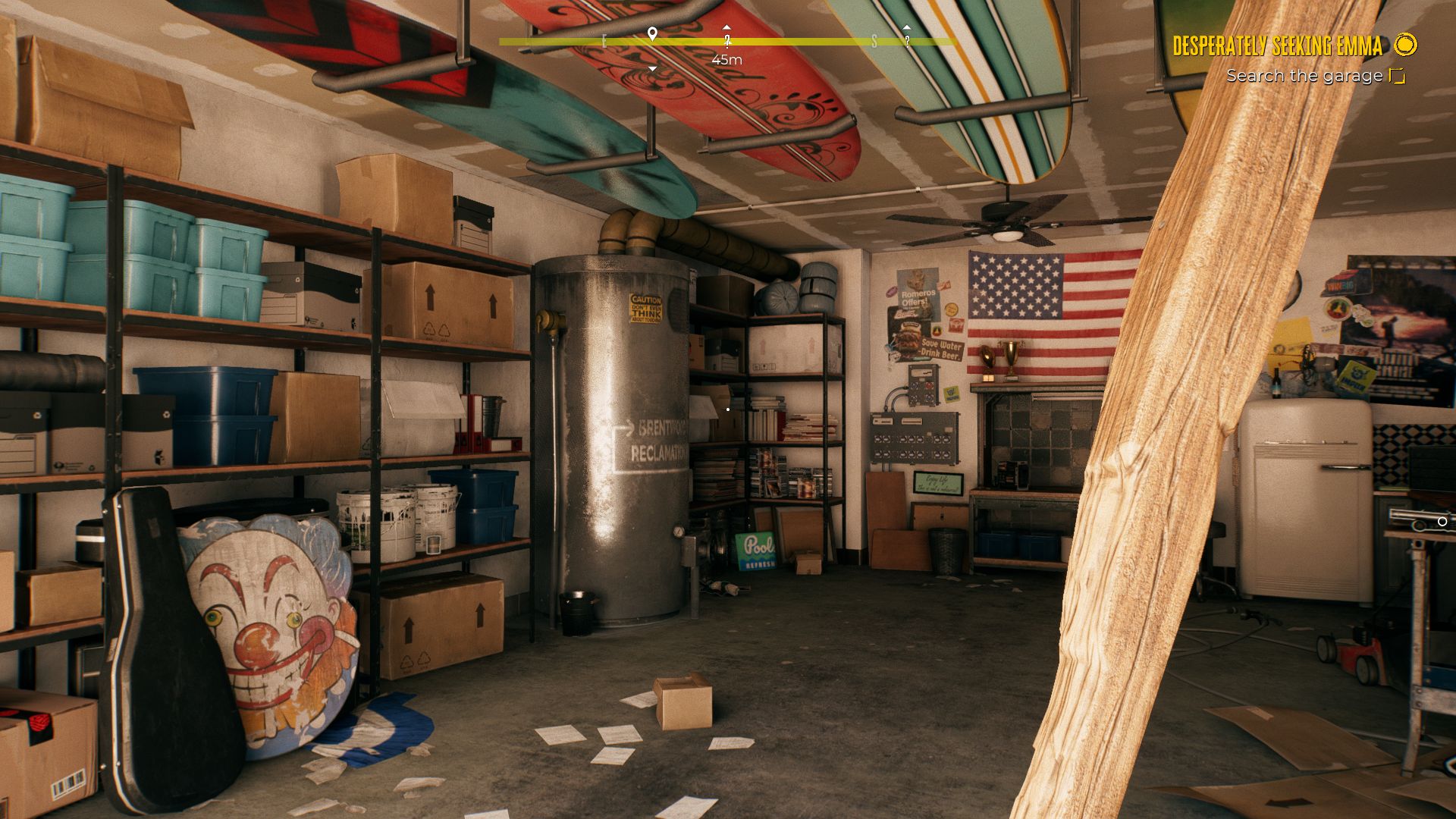The width and height of the screenshot is (1456, 819).
Task: Click the Search the garage objective
Action: [x=1304, y=76]
